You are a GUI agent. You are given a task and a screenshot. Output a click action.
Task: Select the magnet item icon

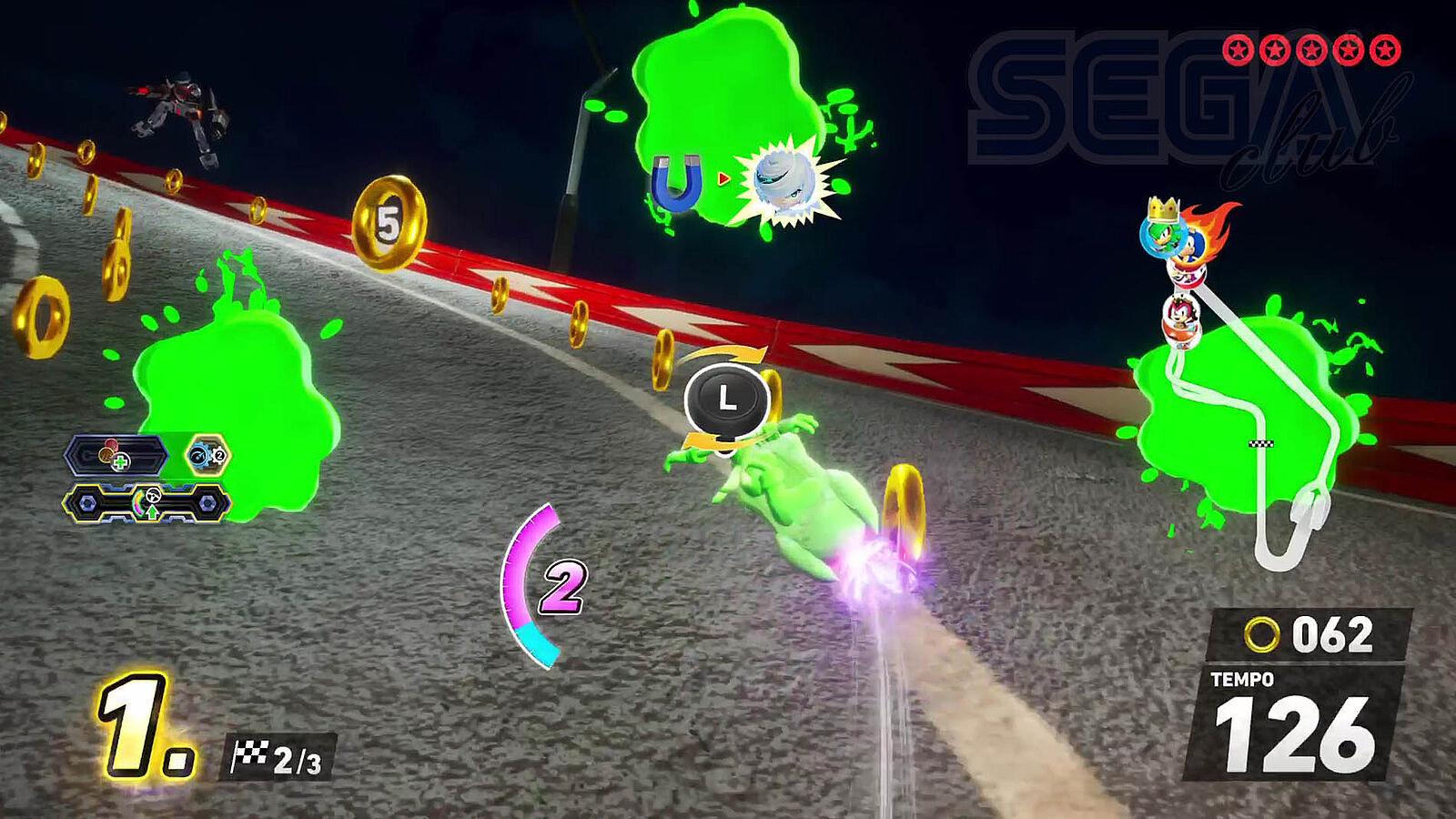(677, 182)
